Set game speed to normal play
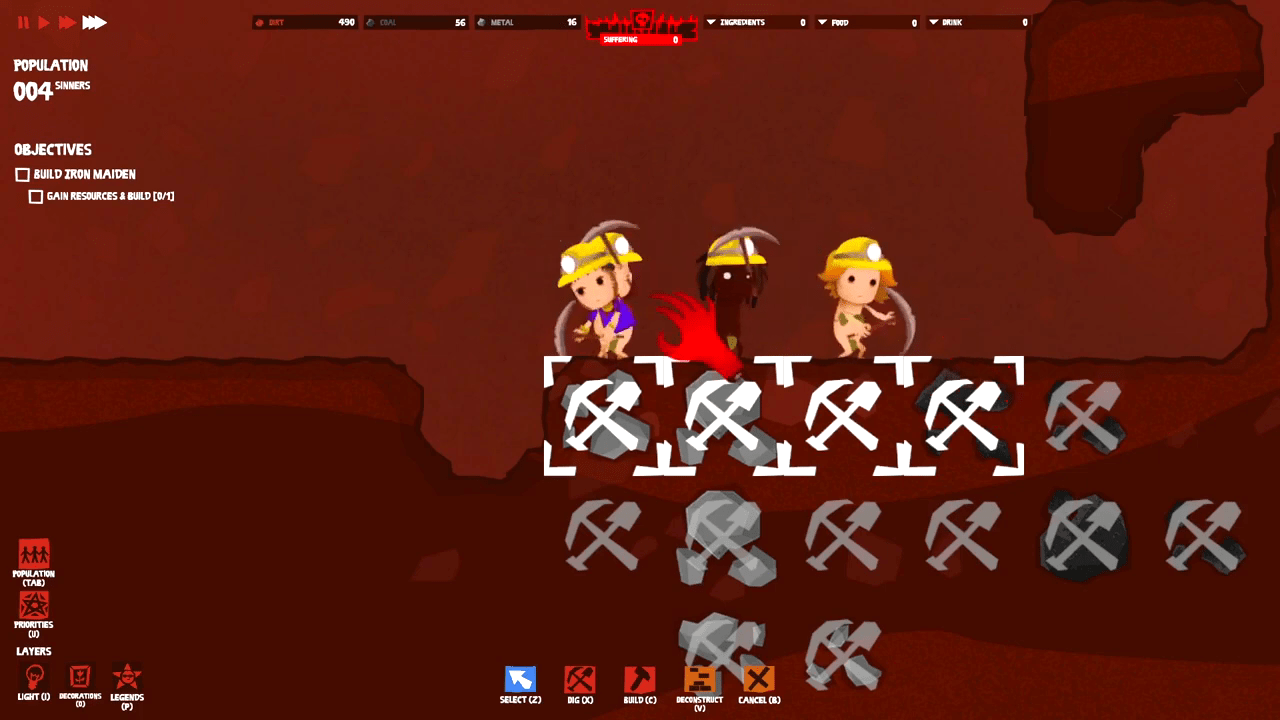The height and width of the screenshot is (720, 1280). click(44, 22)
